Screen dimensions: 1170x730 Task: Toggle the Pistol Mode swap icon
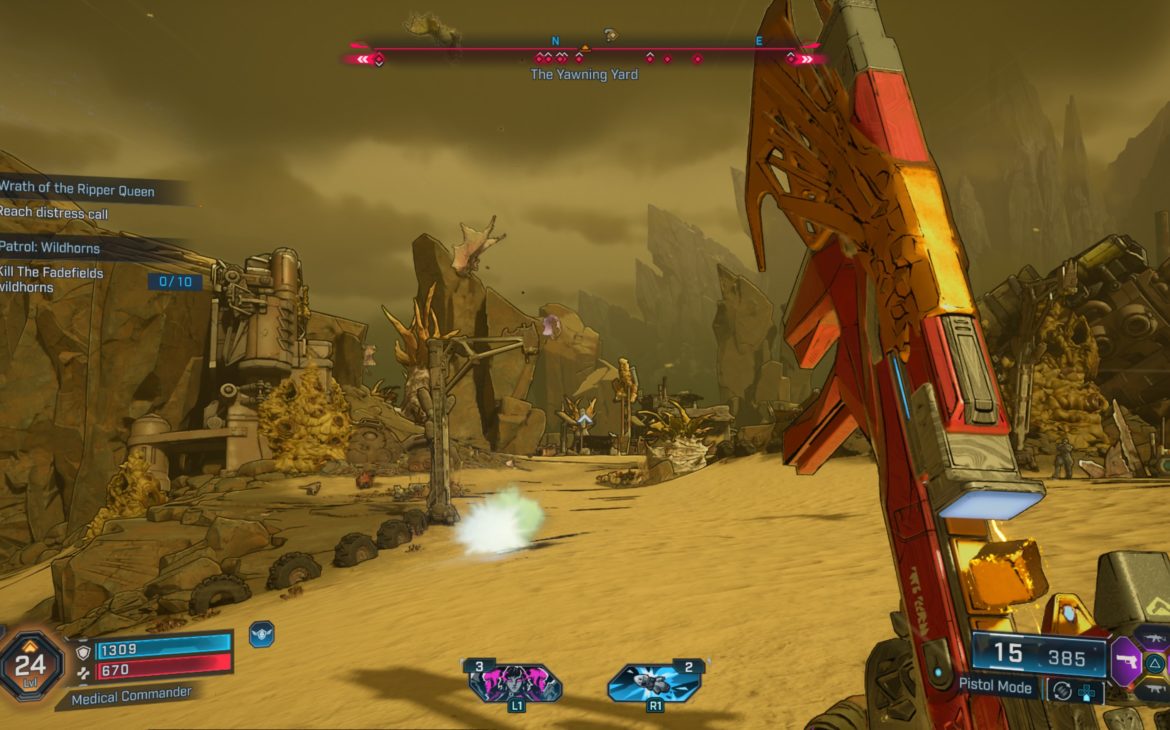pos(1062,689)
